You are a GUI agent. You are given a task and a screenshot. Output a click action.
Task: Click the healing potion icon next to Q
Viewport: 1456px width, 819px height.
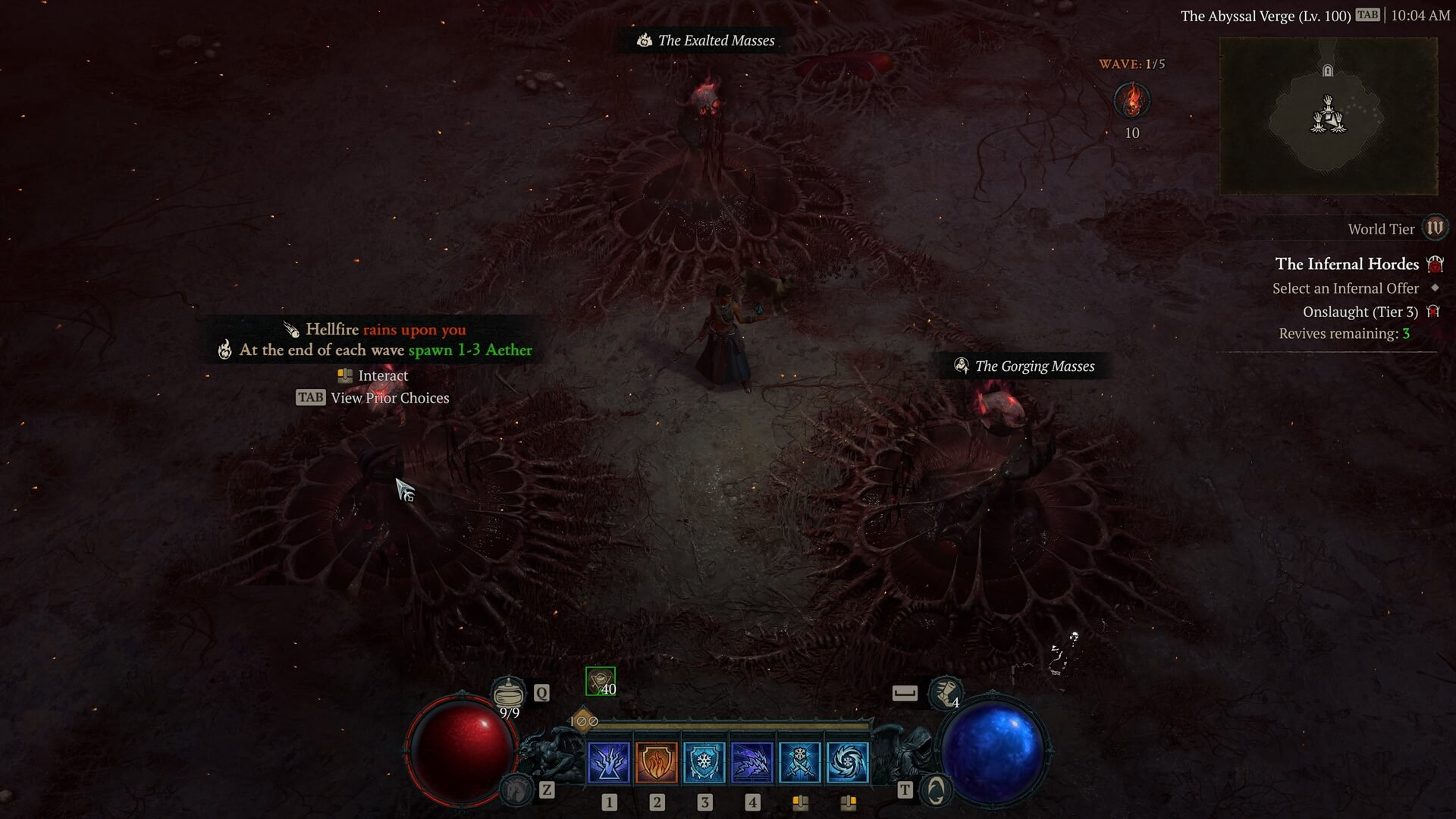click(510, 692)
